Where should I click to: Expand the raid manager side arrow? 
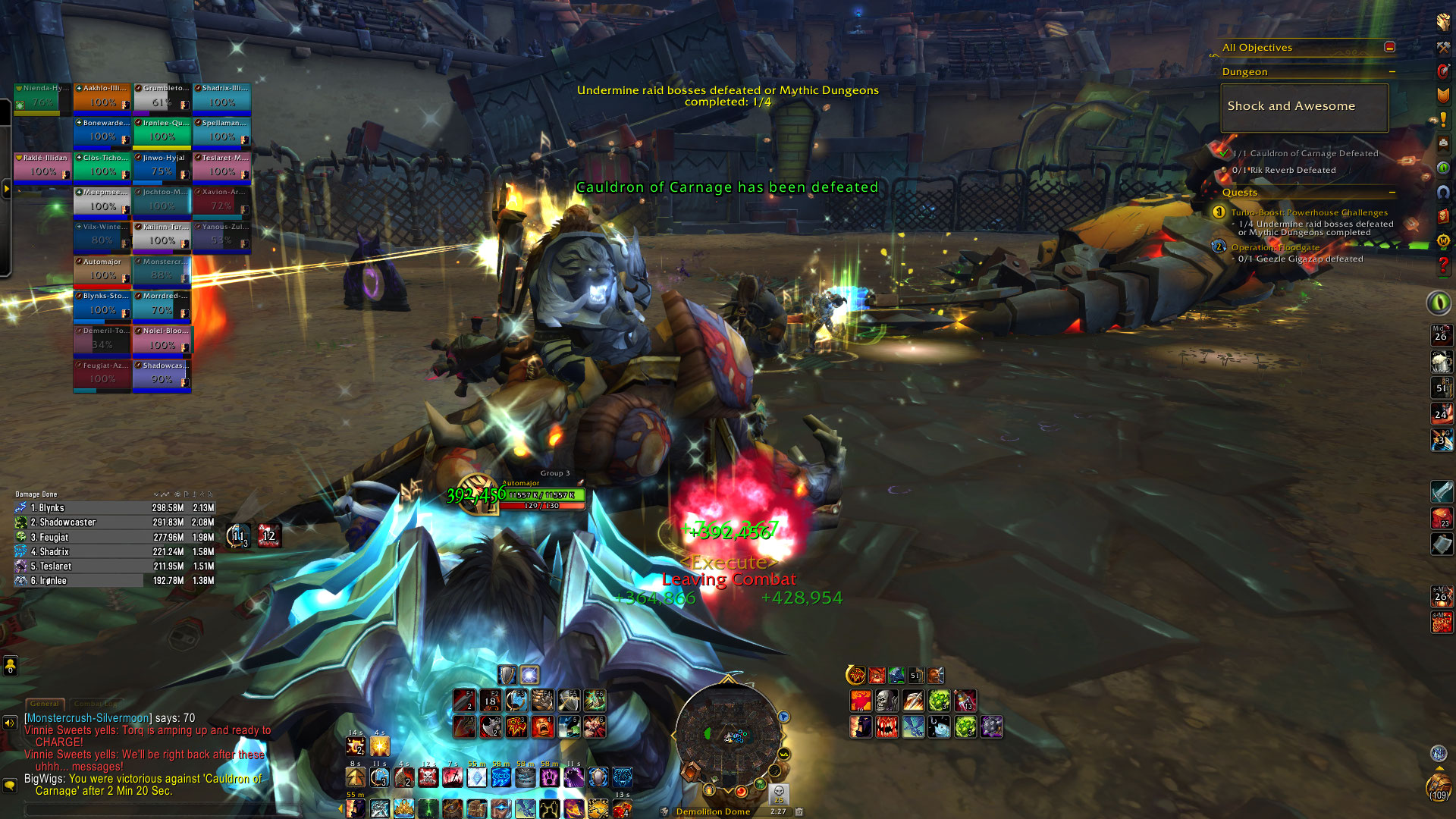(x=6, y=188)
